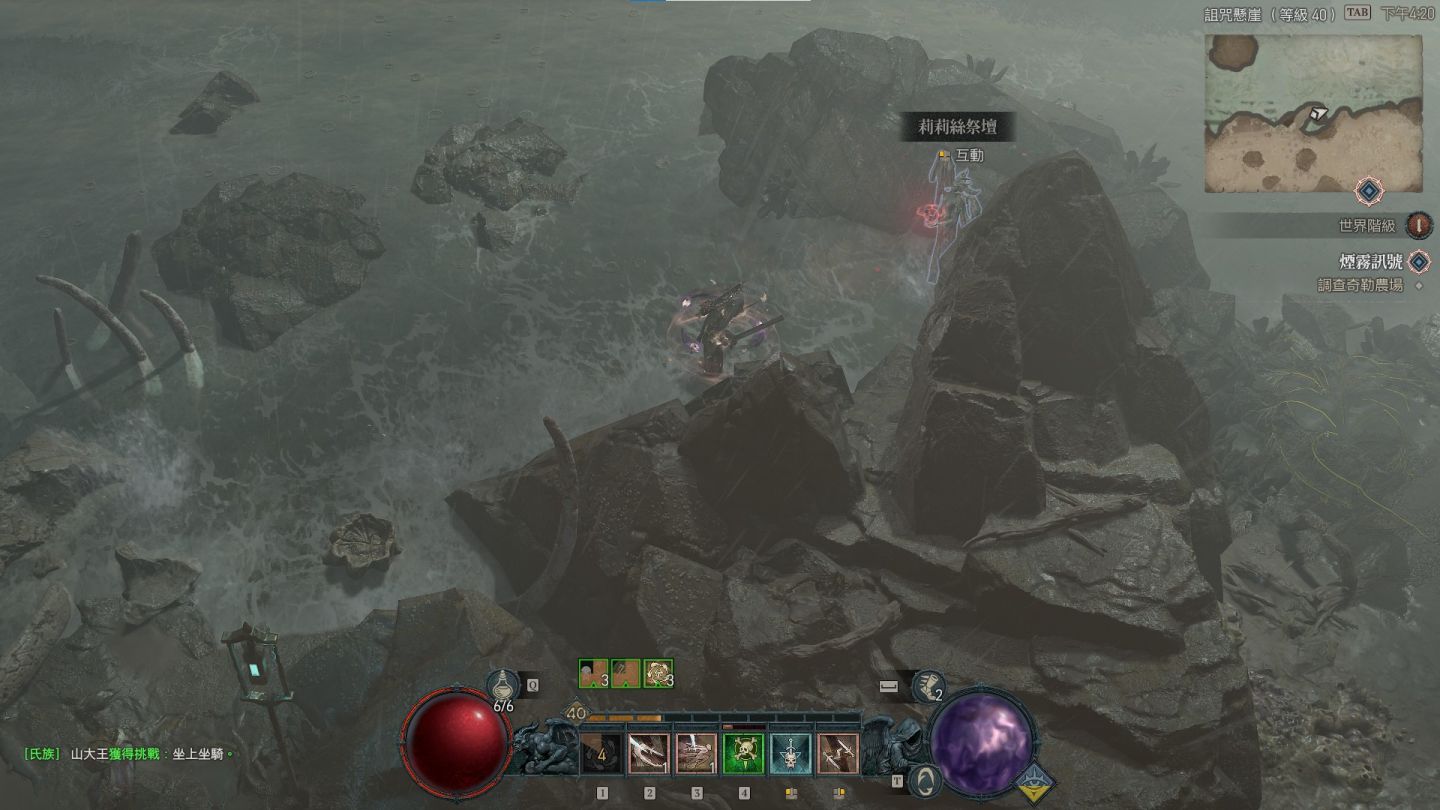Screen dimensions: 1440x810
Task: Activate the teal skull and dagger skill
Action: 790,753
